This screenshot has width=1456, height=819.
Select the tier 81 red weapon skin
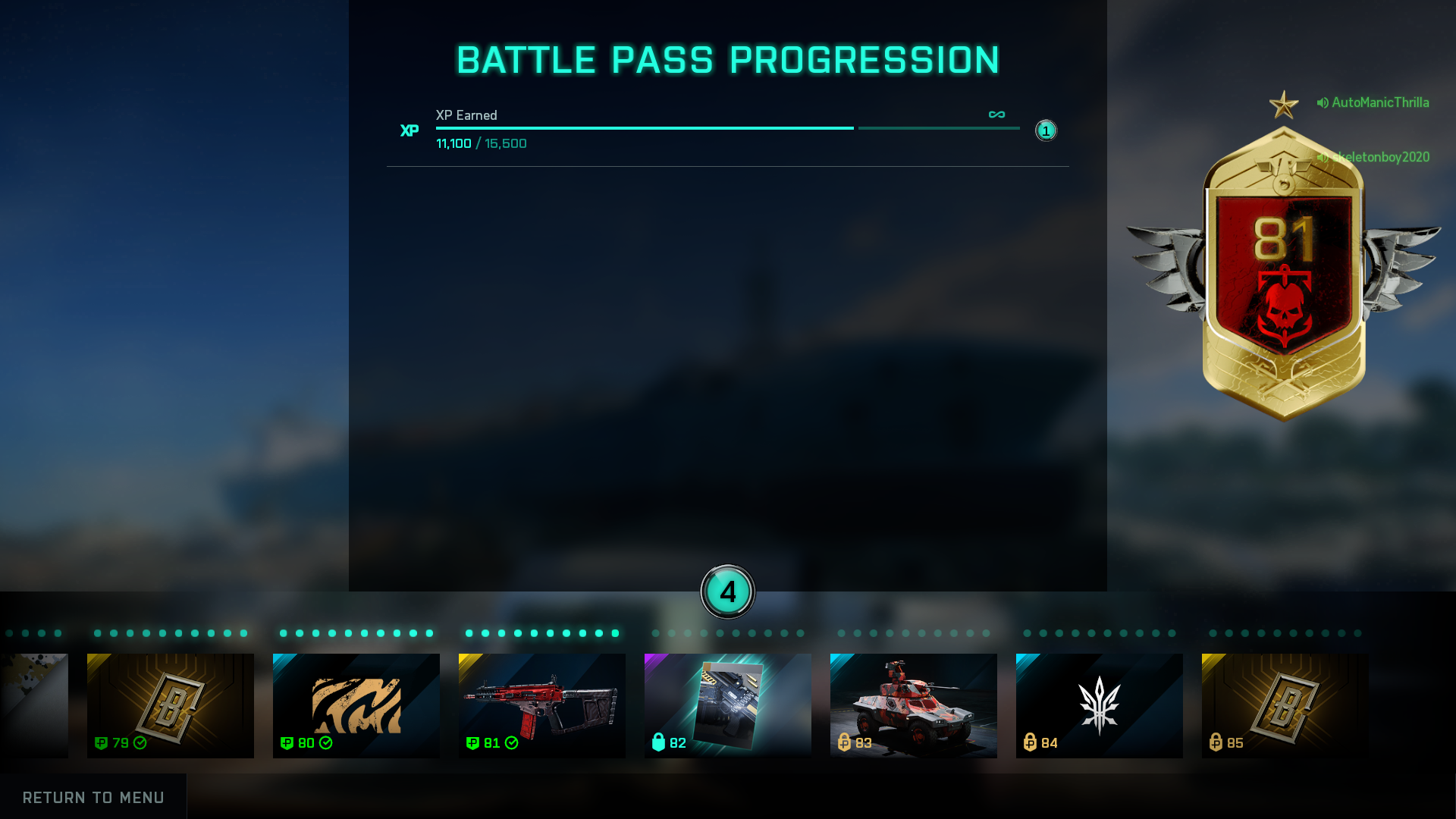(x=542, y=705)
